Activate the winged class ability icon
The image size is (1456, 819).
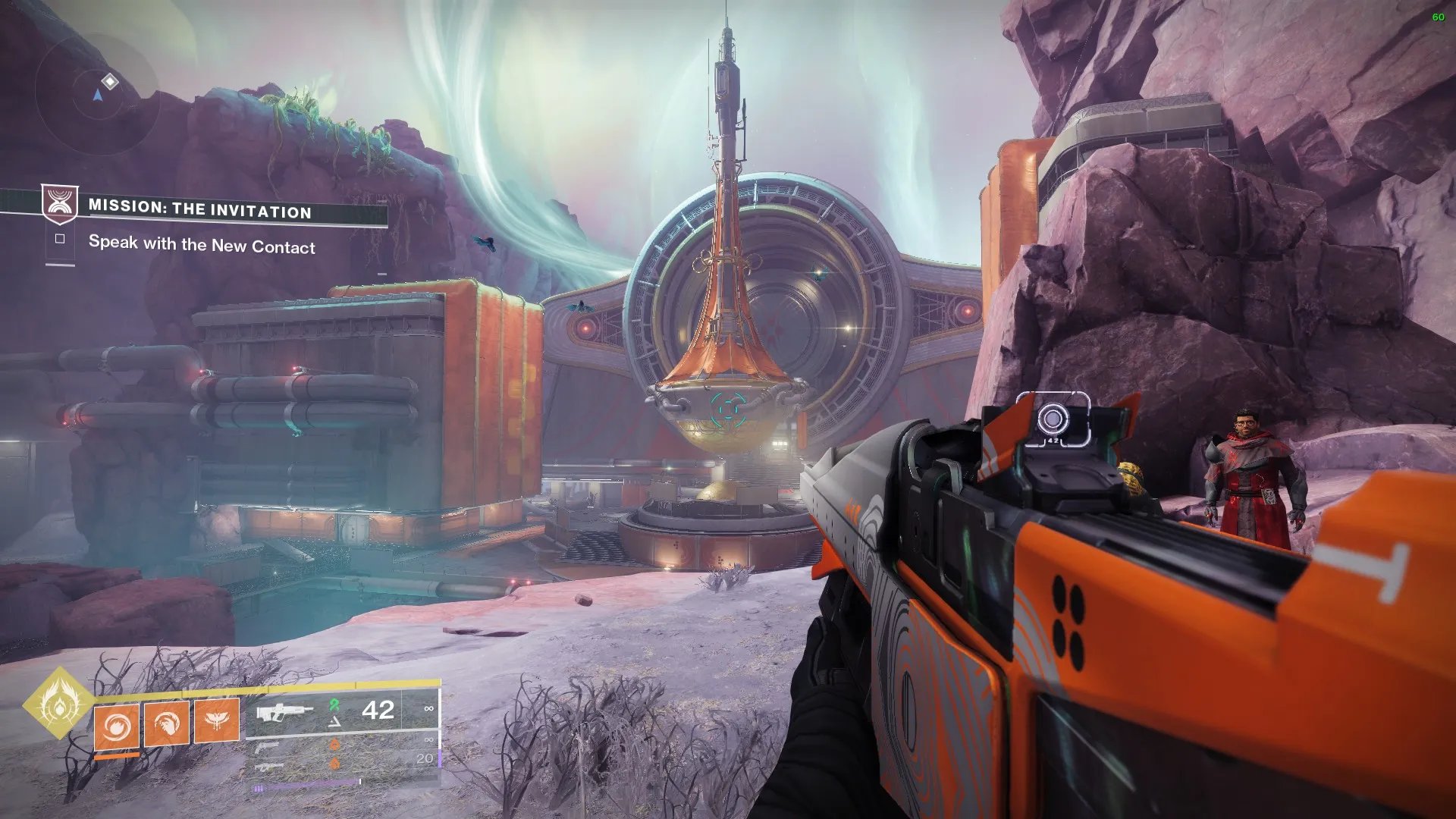pos(217,720)
